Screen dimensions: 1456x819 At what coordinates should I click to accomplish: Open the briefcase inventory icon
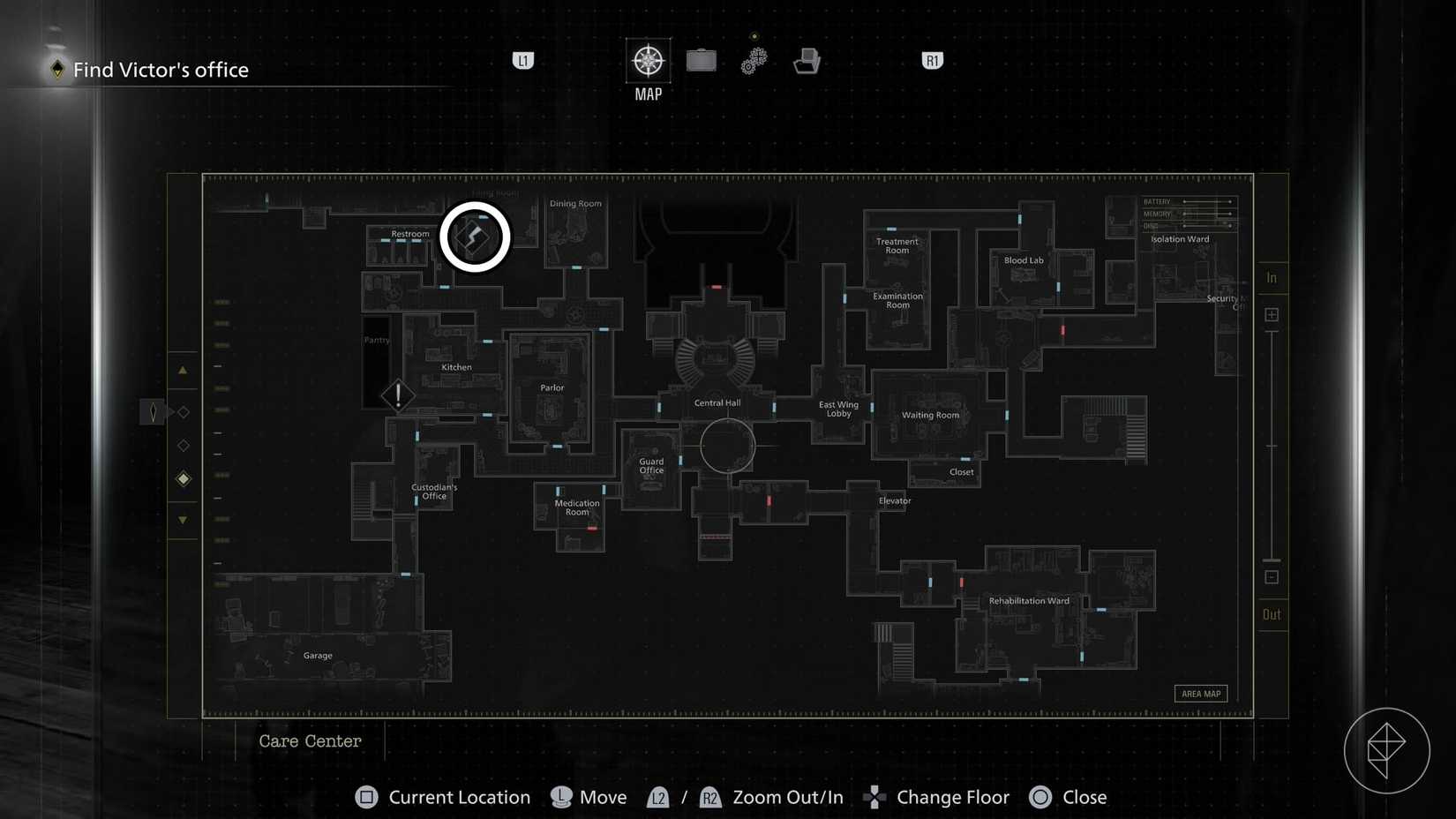[701, 61]
